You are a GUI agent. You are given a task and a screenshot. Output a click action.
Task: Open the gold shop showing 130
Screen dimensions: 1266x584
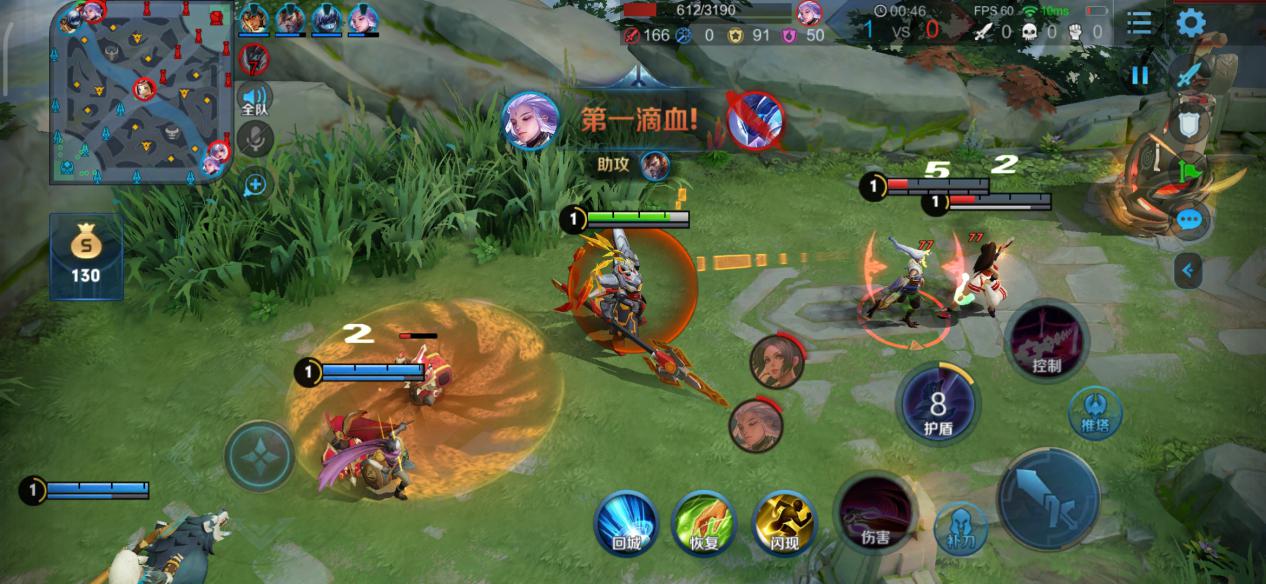point(86,255)
